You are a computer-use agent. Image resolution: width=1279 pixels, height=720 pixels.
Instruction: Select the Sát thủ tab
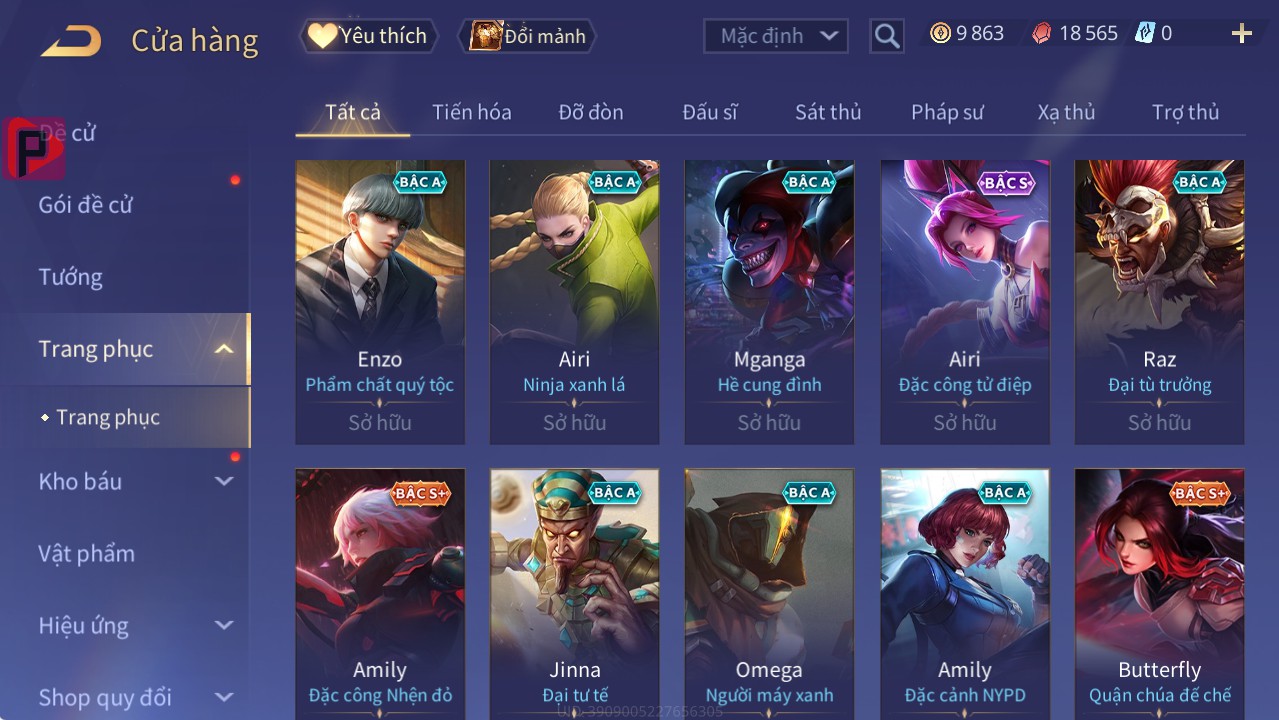[827, 112]
